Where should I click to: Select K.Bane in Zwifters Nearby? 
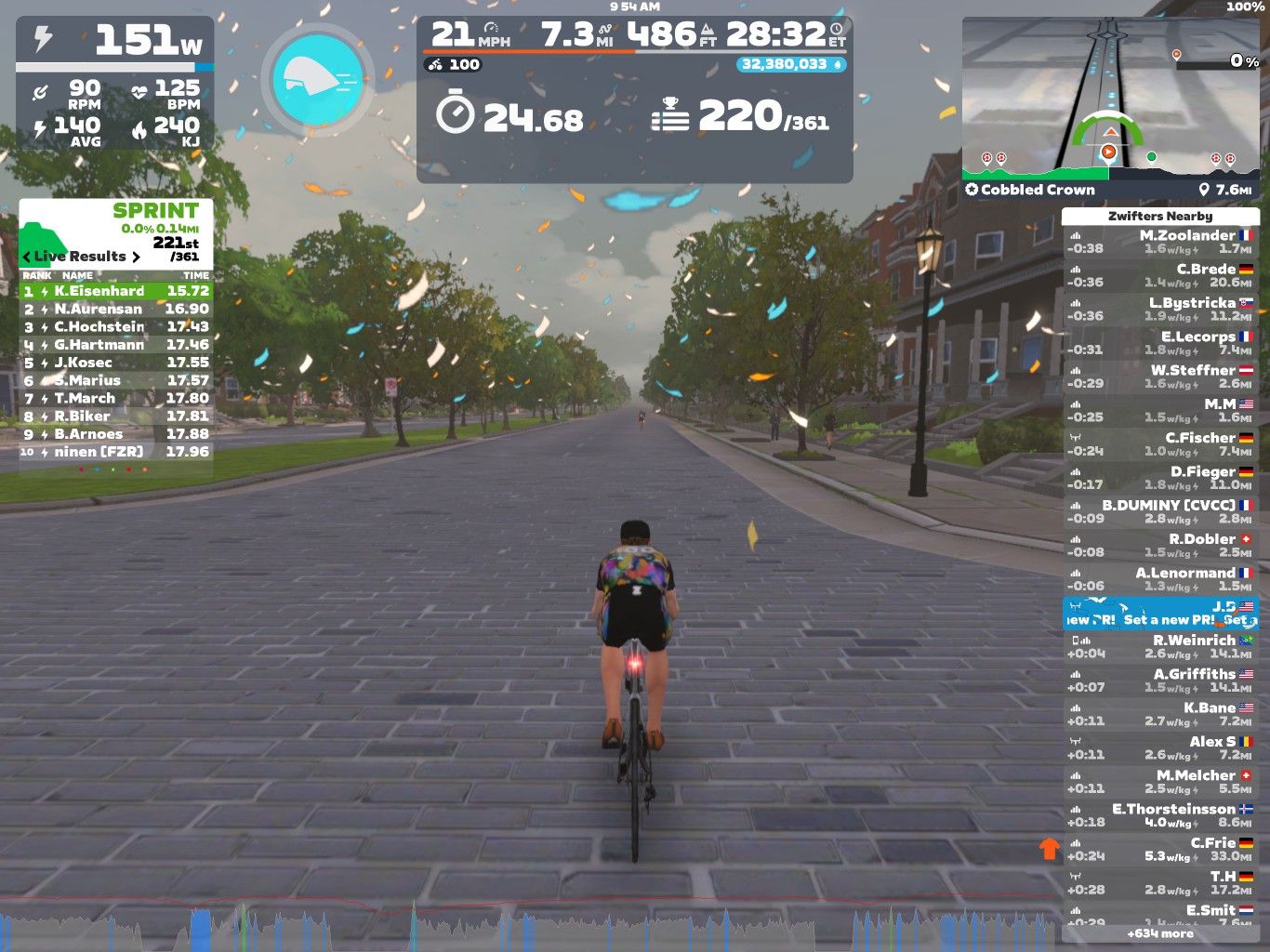(x=1160, y=714)
